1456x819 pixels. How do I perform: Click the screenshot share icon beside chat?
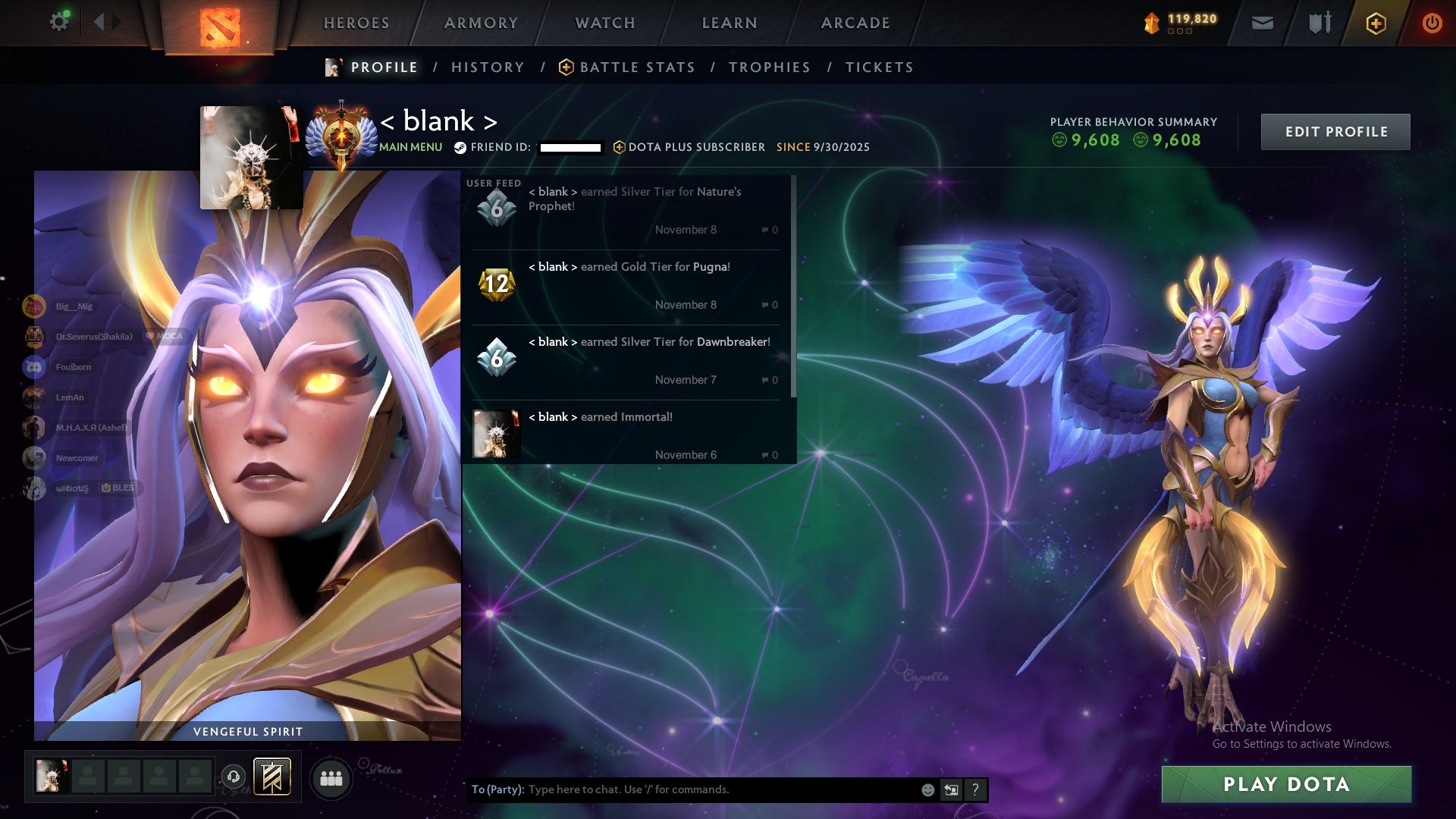tap(951, 789)
